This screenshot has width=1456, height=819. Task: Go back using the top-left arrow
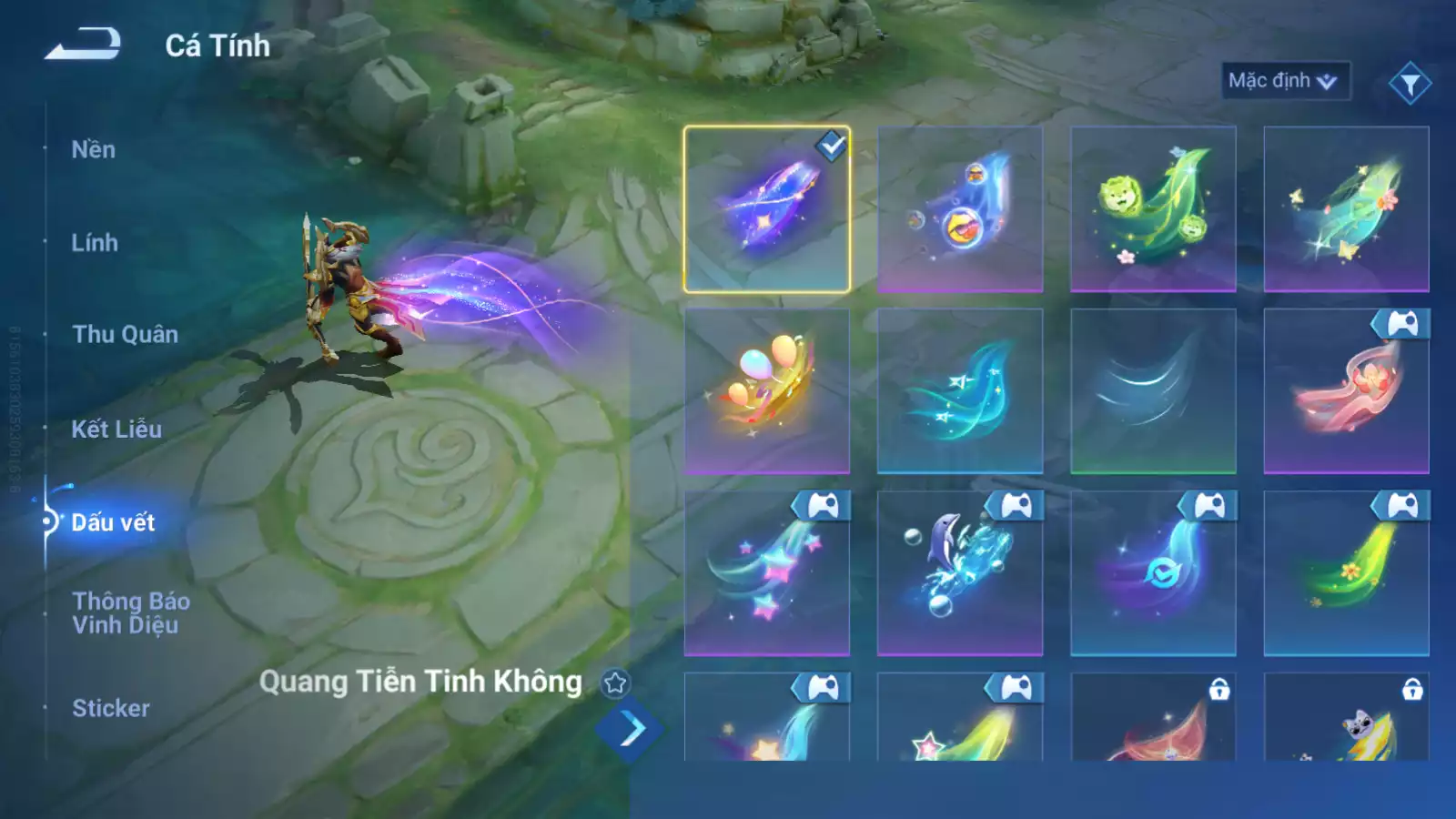pos(83,45)
